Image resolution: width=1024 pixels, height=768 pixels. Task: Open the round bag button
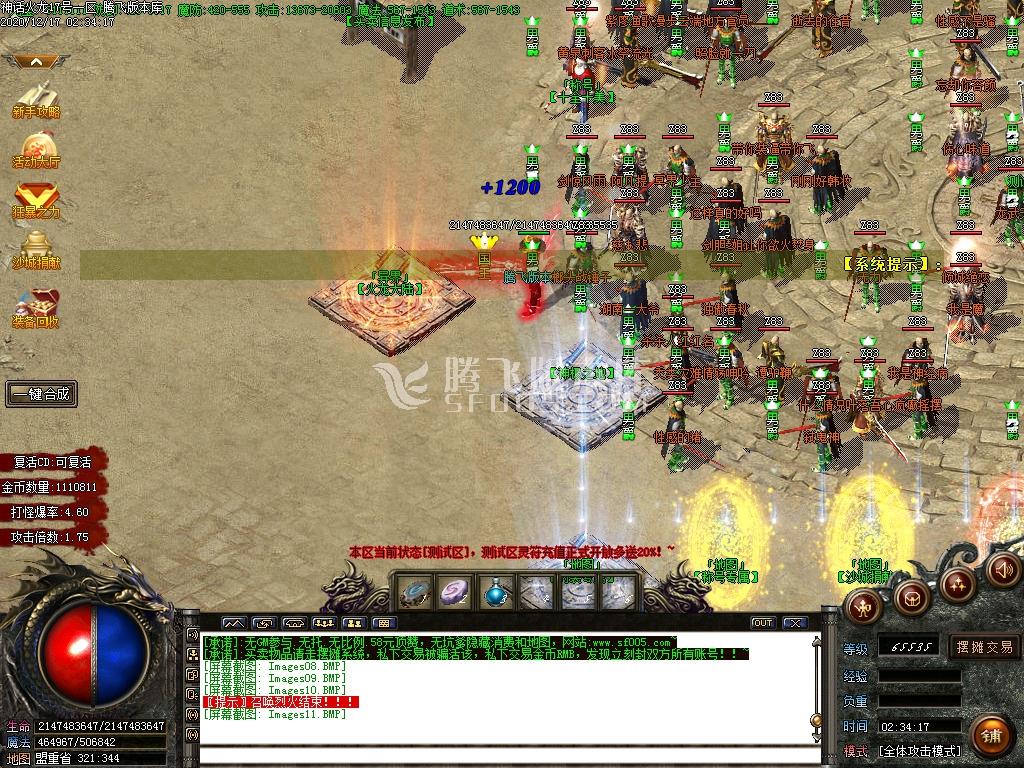click(x=910, y=597)
